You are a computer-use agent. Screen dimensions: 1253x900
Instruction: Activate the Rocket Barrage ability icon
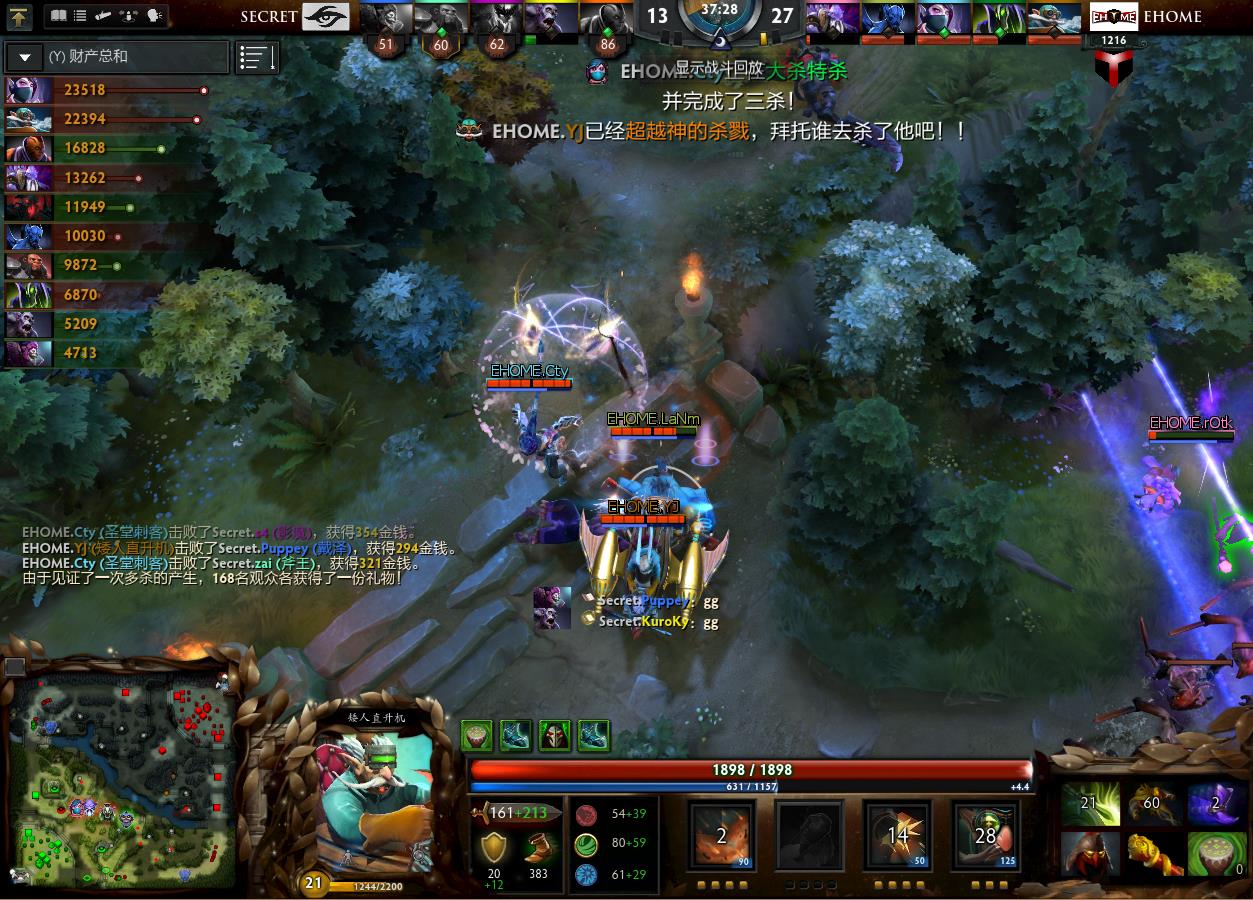721,835
